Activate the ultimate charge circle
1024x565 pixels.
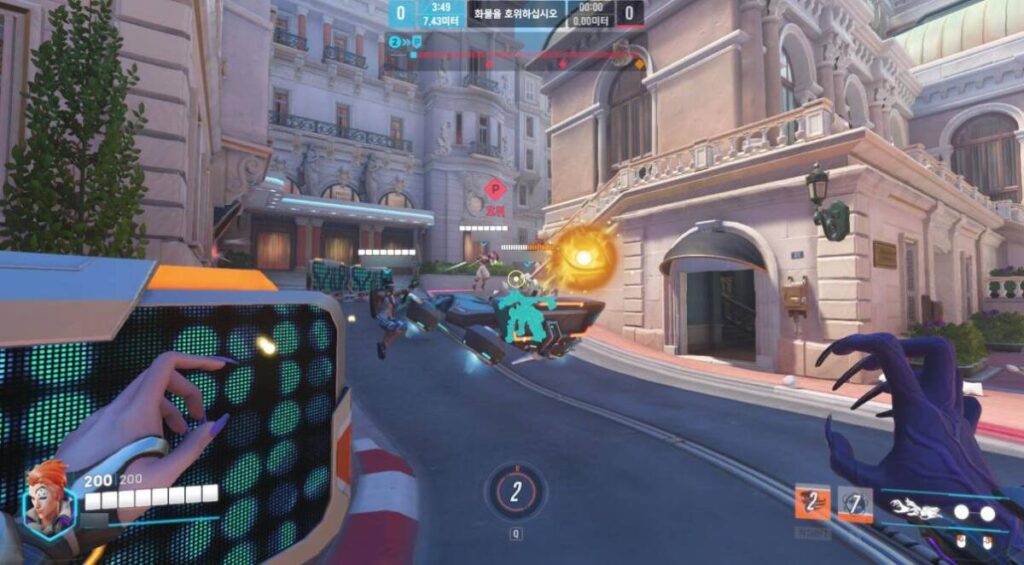[x=515, y=491]
